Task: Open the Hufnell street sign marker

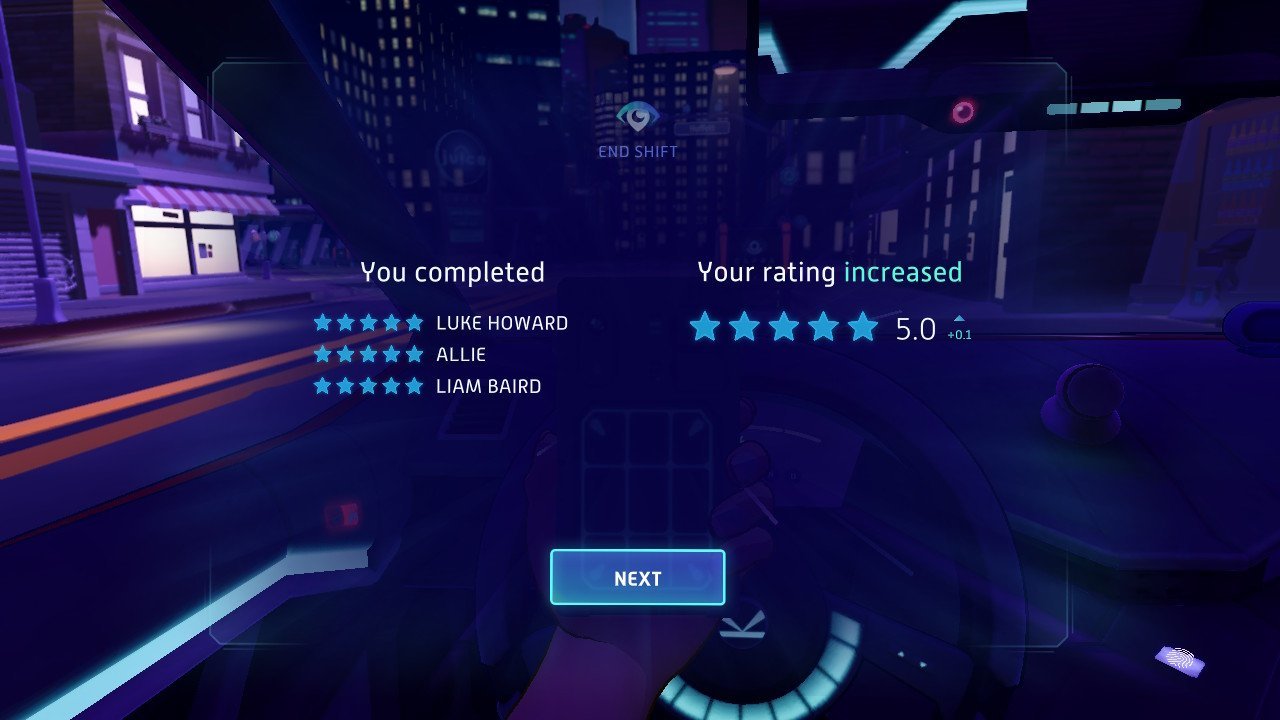Action: [702, 127]
